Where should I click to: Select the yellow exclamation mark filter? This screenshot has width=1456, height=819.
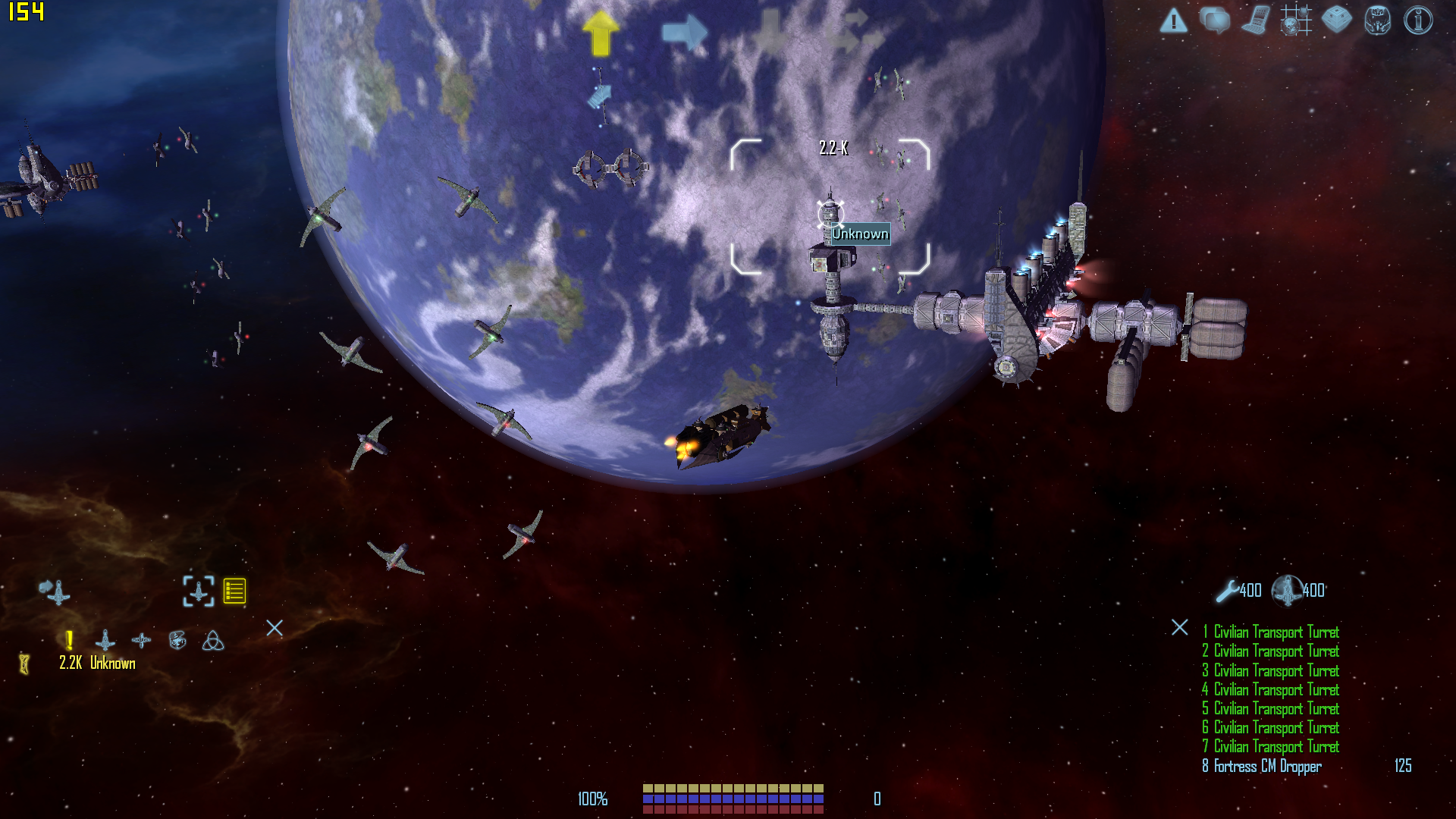click(69, 641)
